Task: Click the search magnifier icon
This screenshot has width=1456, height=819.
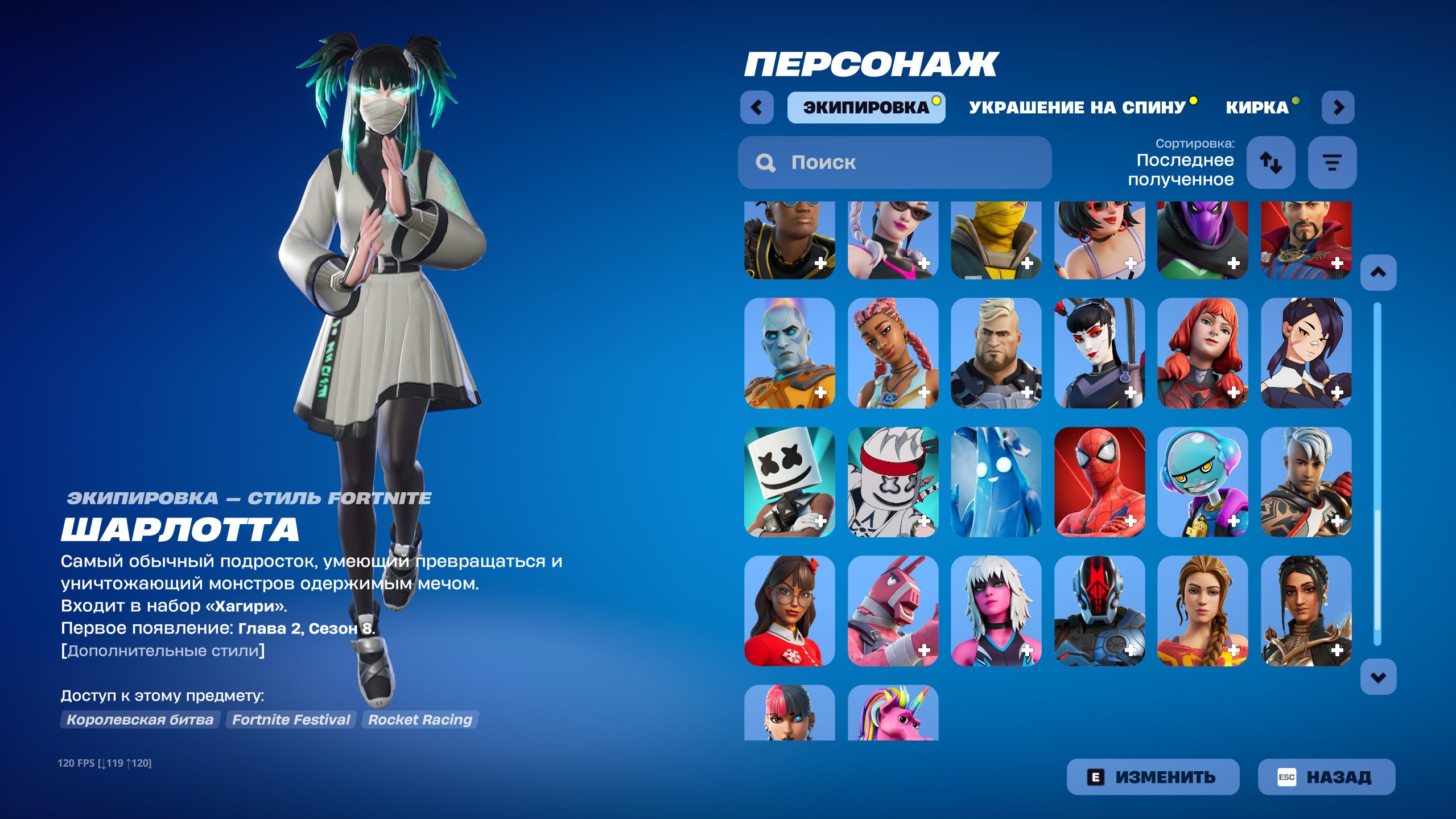Action: [765, 163]
